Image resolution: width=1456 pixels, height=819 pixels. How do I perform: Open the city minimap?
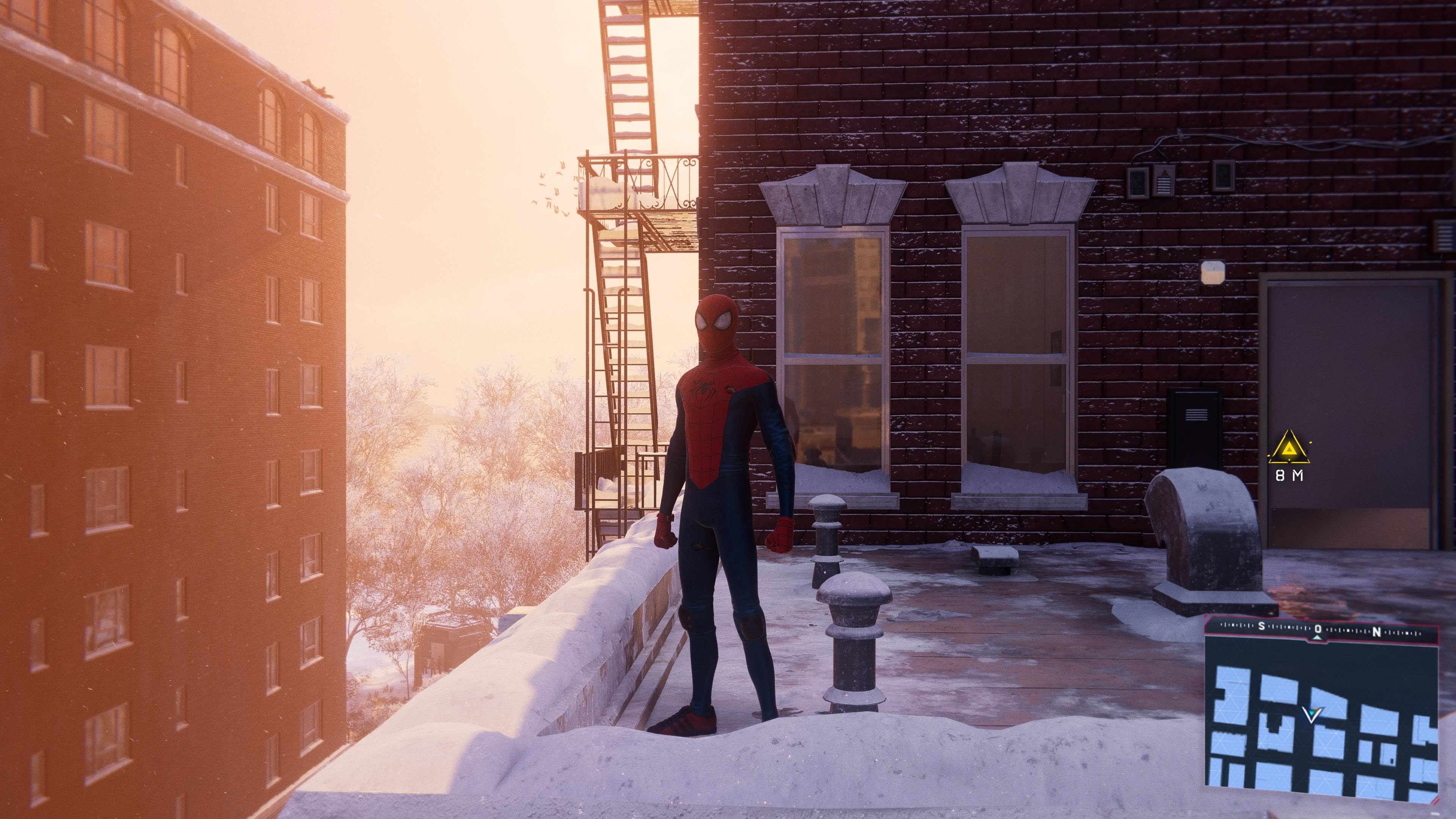pyautogui.click(x=1323, y=730)
